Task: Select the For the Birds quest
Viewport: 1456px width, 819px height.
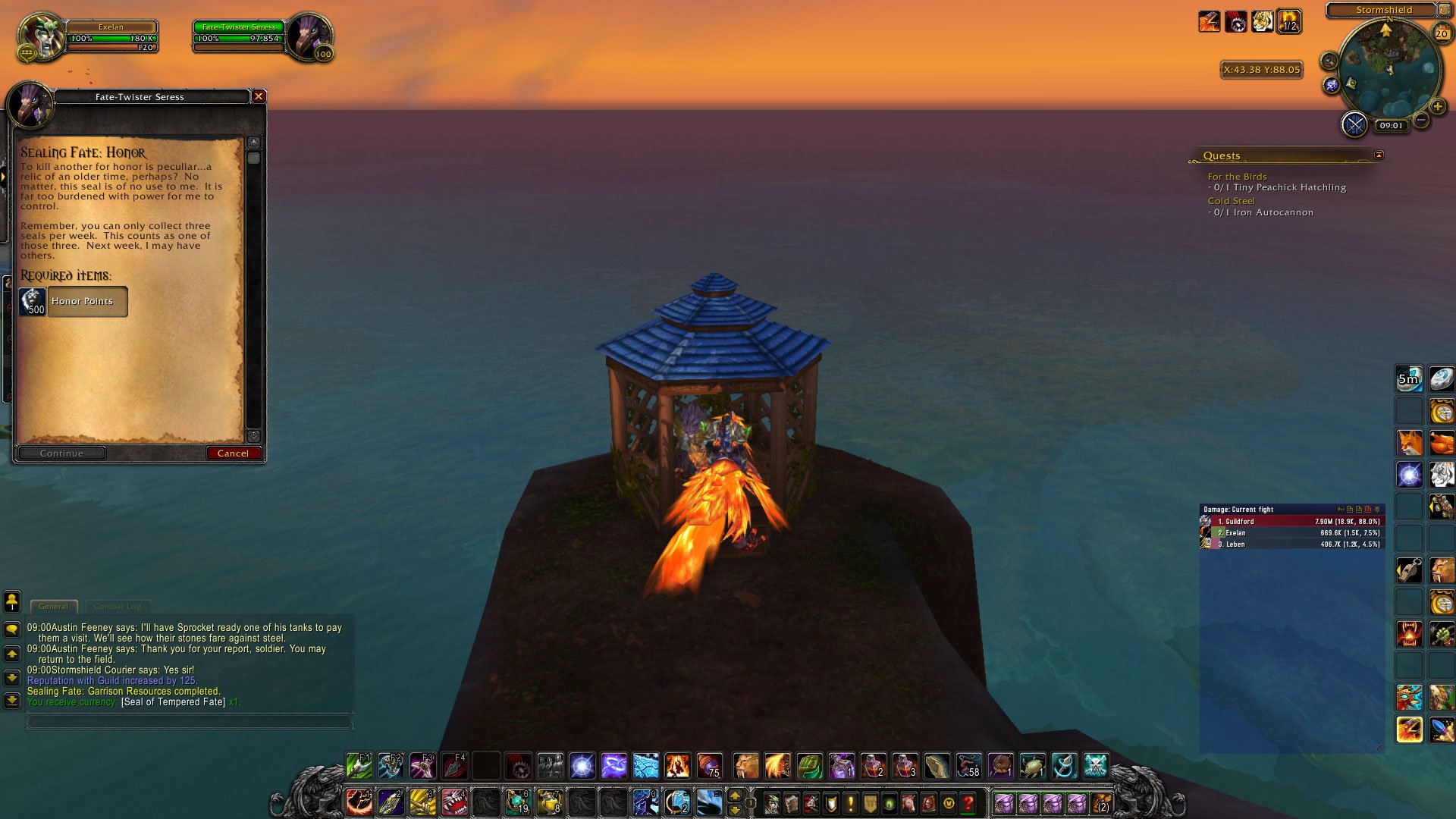Action: [x=1237, y=177]
